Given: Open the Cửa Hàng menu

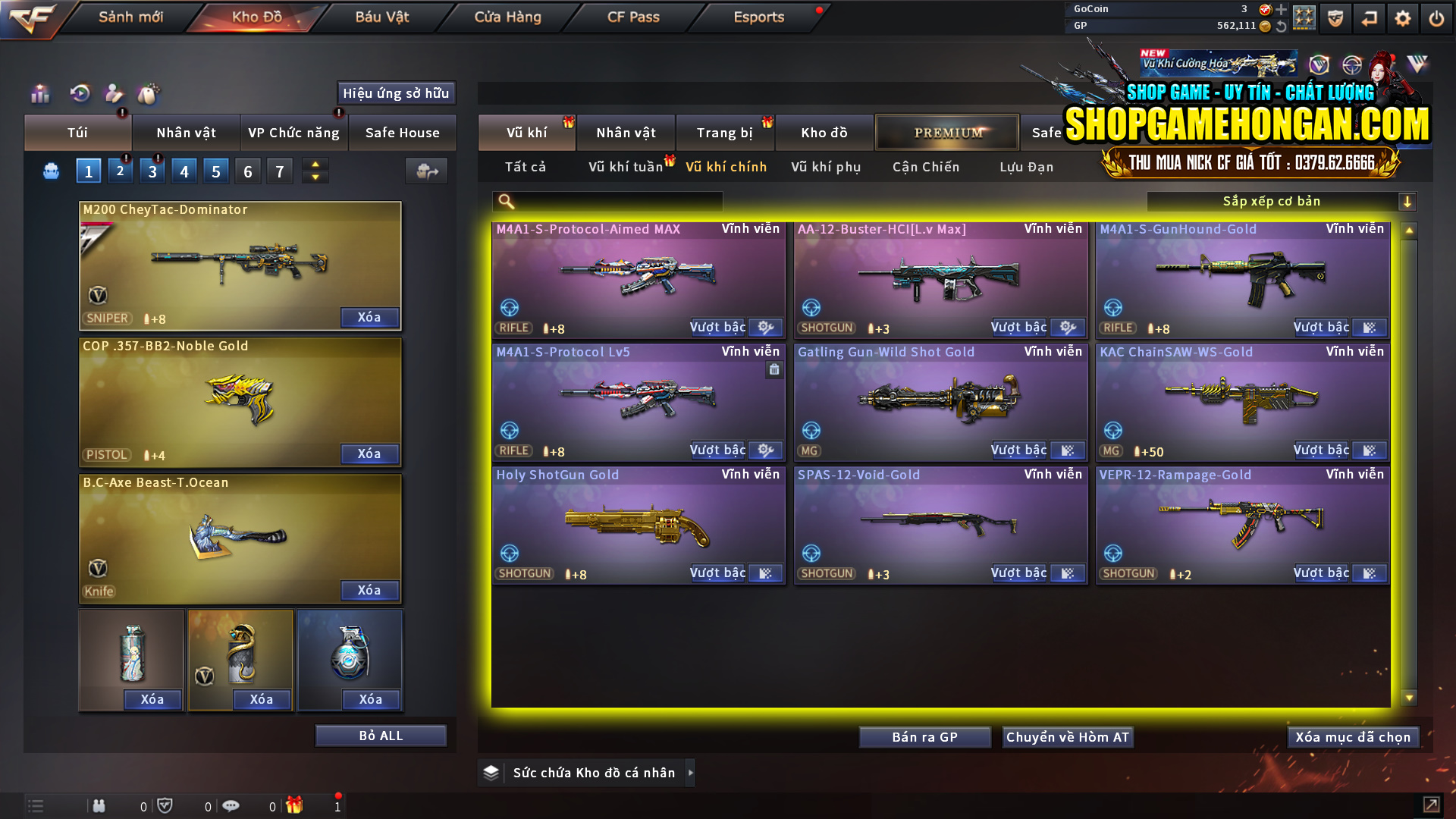Looking at the screenshot, I should point(507,17).
